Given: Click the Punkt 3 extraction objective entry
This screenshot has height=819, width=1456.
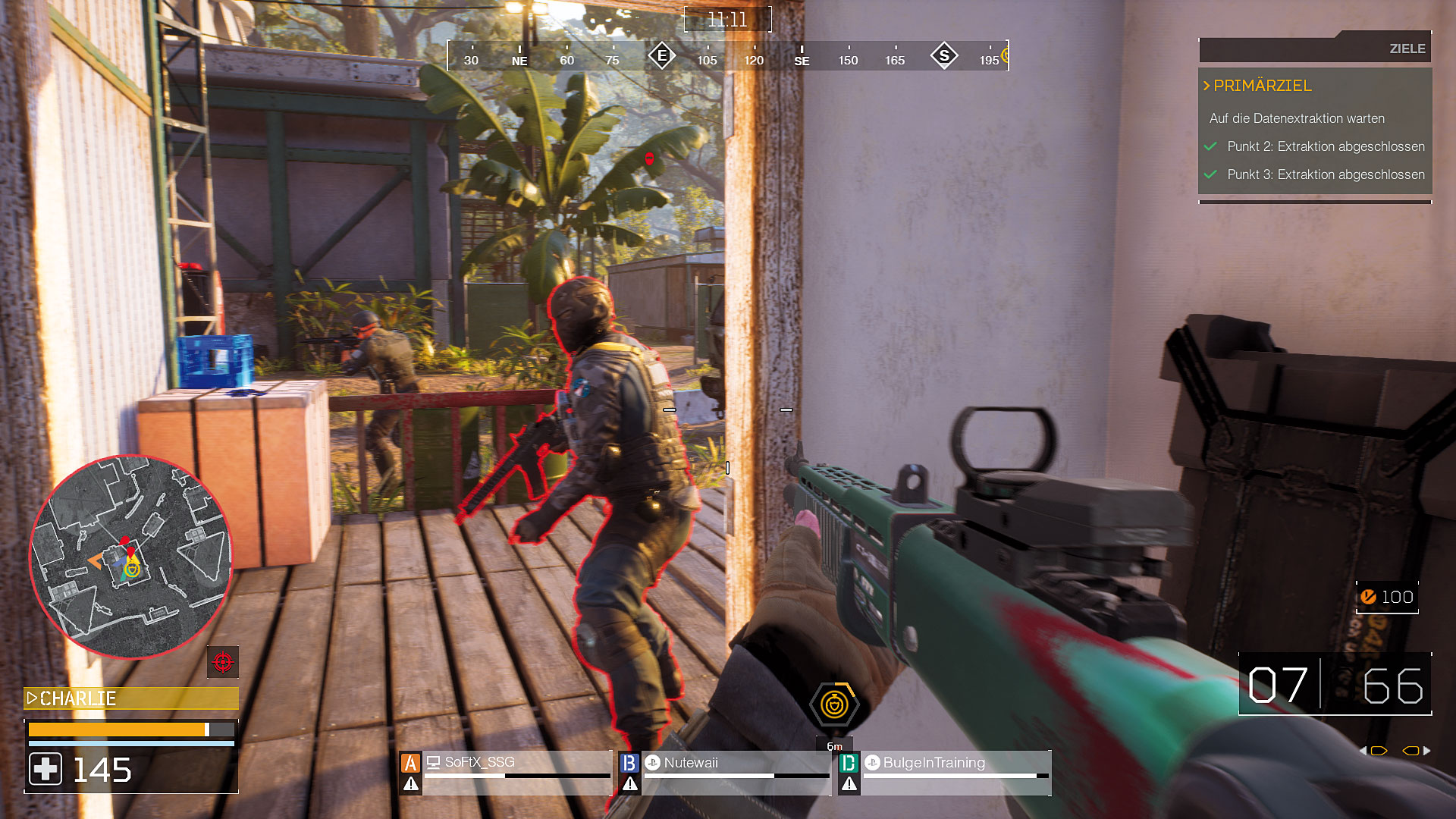Looking at the screenshot, I should (x=1325, y=174).
